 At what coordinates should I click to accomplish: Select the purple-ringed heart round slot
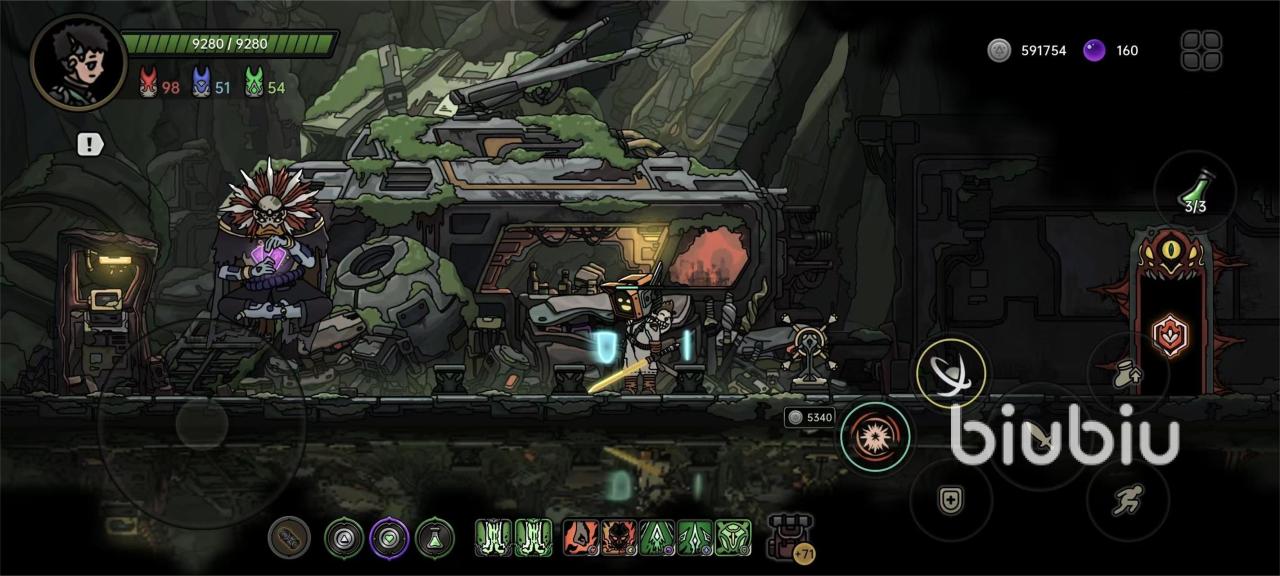390,538
